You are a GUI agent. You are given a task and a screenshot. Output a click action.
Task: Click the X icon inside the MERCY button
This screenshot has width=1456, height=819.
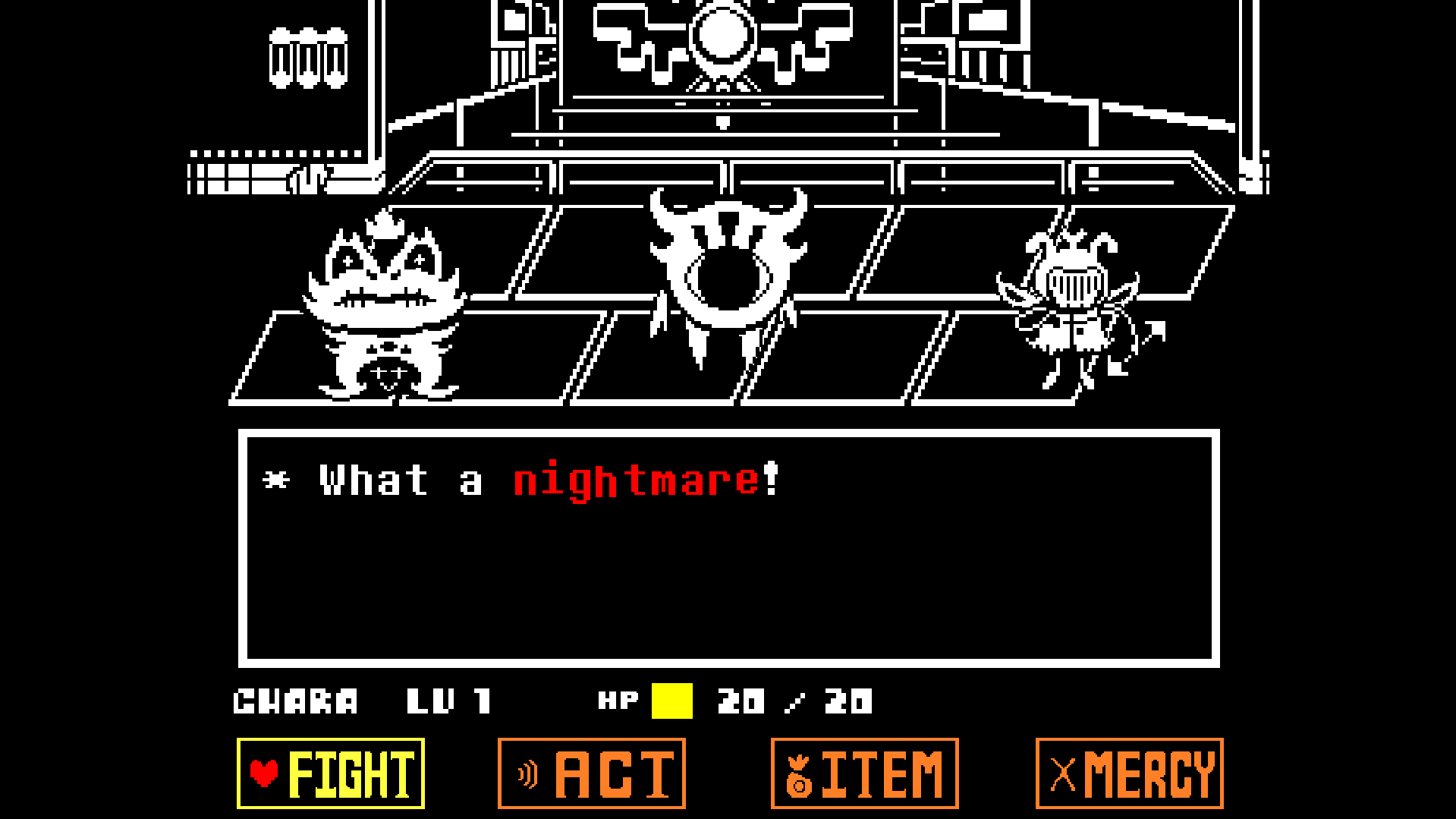[x=1064, y=773]
